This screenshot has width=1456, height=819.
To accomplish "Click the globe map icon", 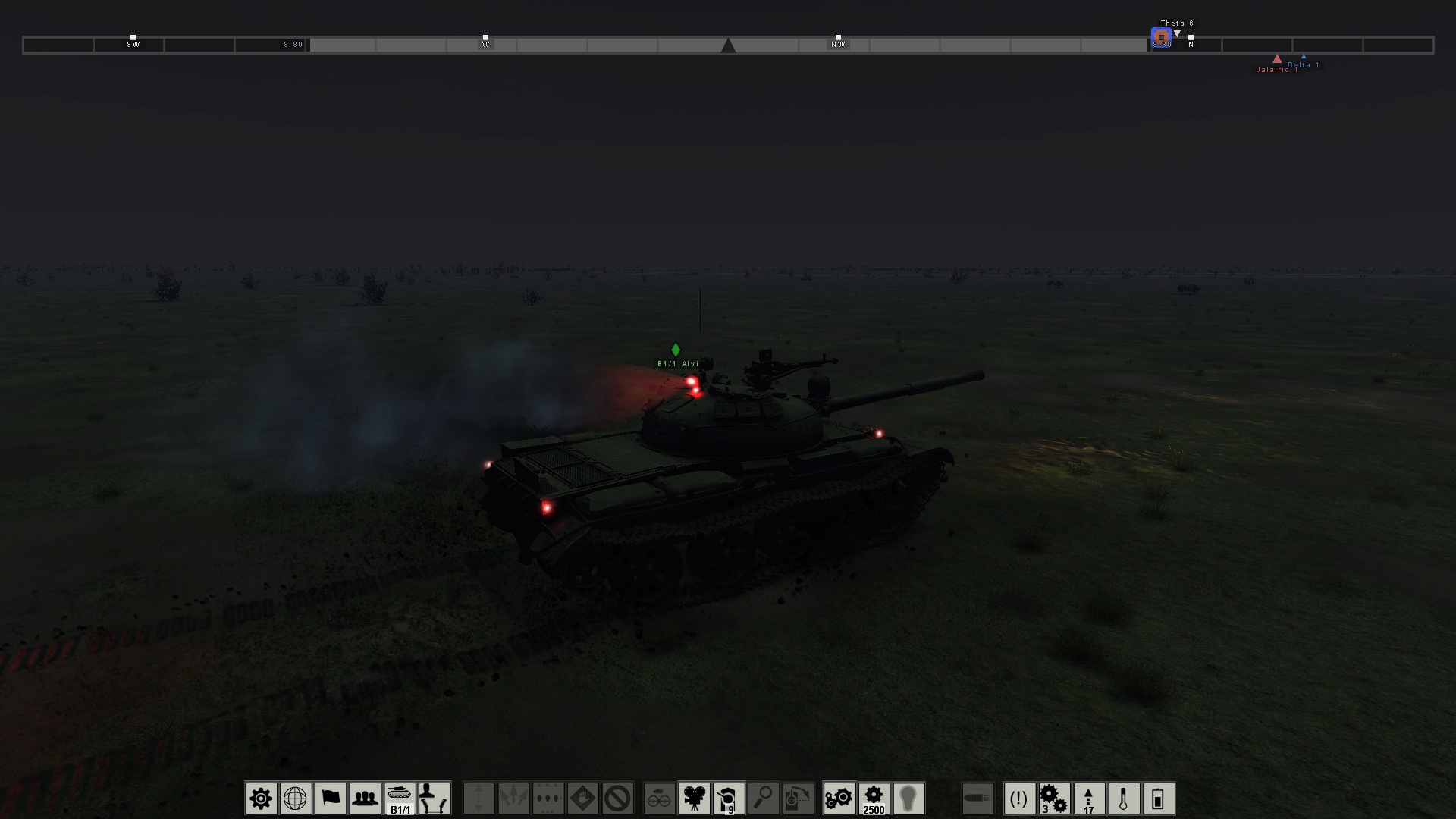I will pyautogui.click(x=296, y=798).
